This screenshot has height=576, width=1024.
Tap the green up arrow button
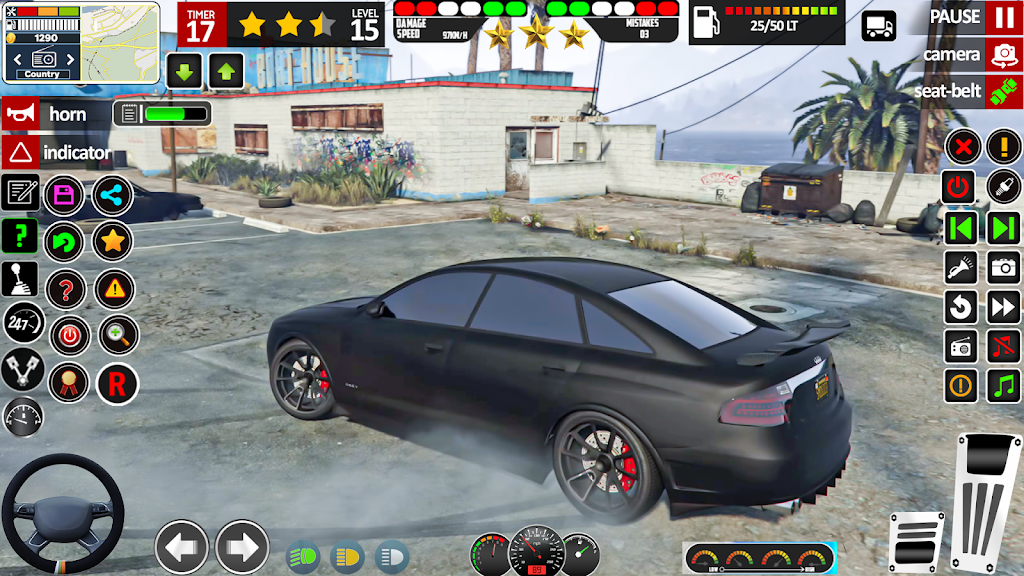tap(226, 71)
